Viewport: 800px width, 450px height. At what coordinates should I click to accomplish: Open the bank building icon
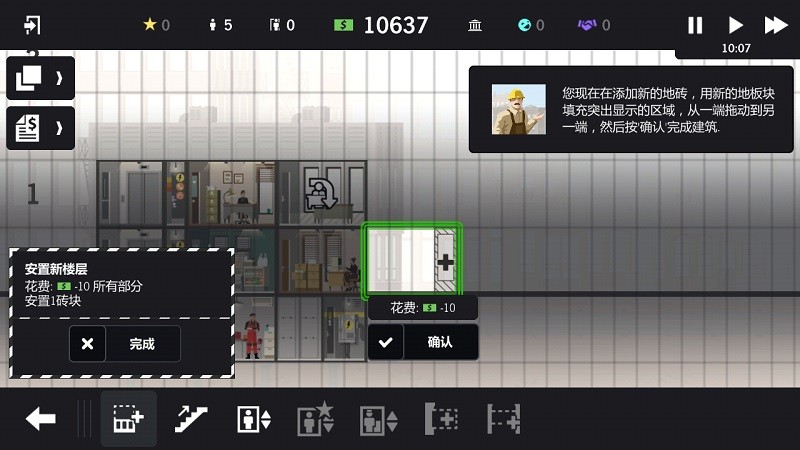pyautogui.click(x=476, y=25)
